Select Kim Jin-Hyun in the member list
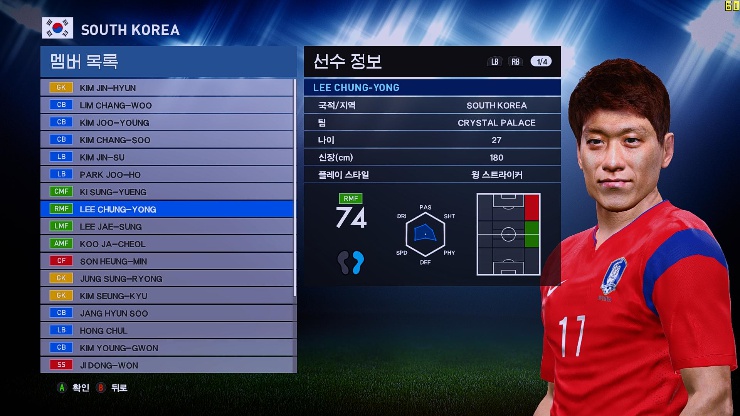The image size is (740, 416). 168,88
